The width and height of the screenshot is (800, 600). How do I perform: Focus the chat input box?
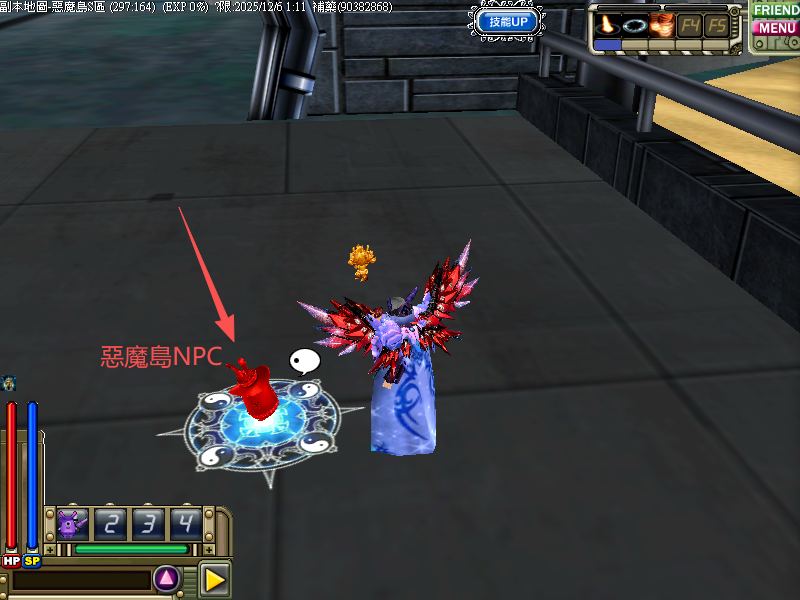(80, 580)
